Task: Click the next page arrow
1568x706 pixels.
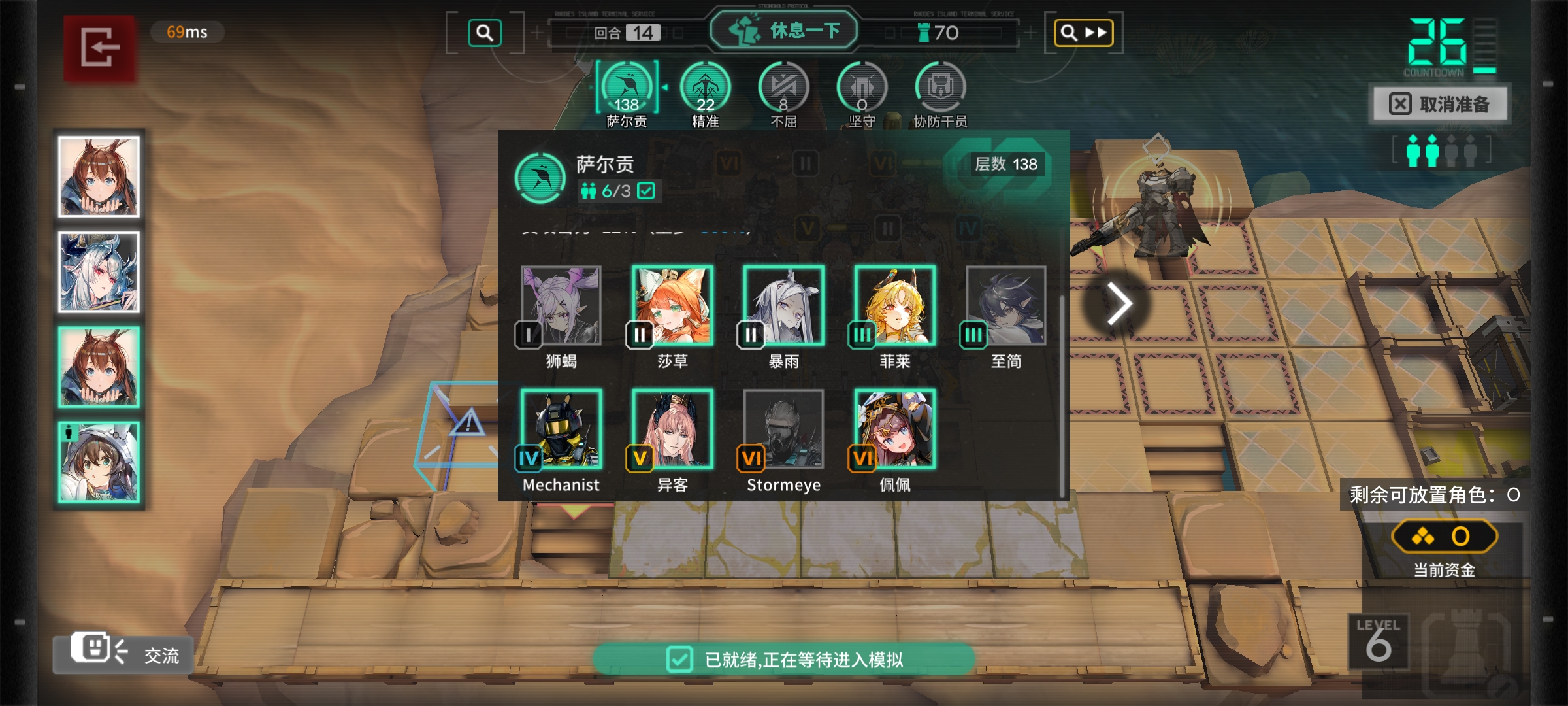Action: pyautogui.click(x=1119, y=304)
